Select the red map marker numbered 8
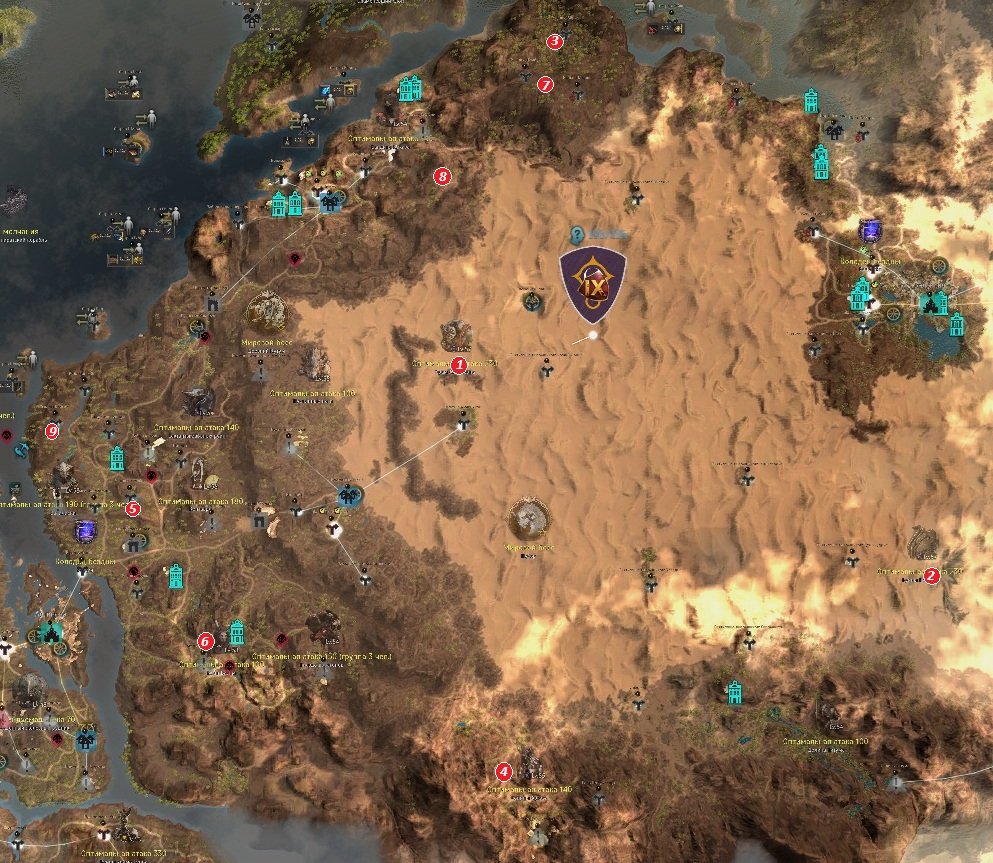The height and width of the screenshot is (863, 993). tap(443, 177)
